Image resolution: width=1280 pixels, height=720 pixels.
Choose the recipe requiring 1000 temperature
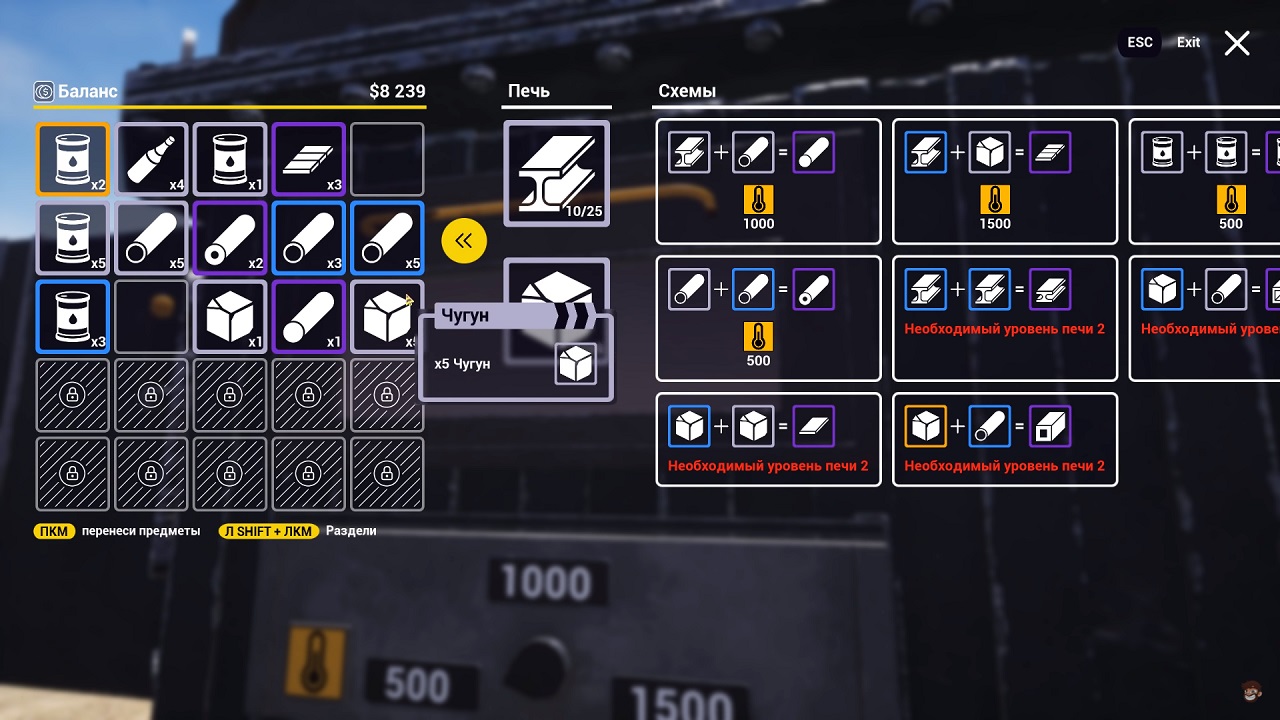pos(768,181)
